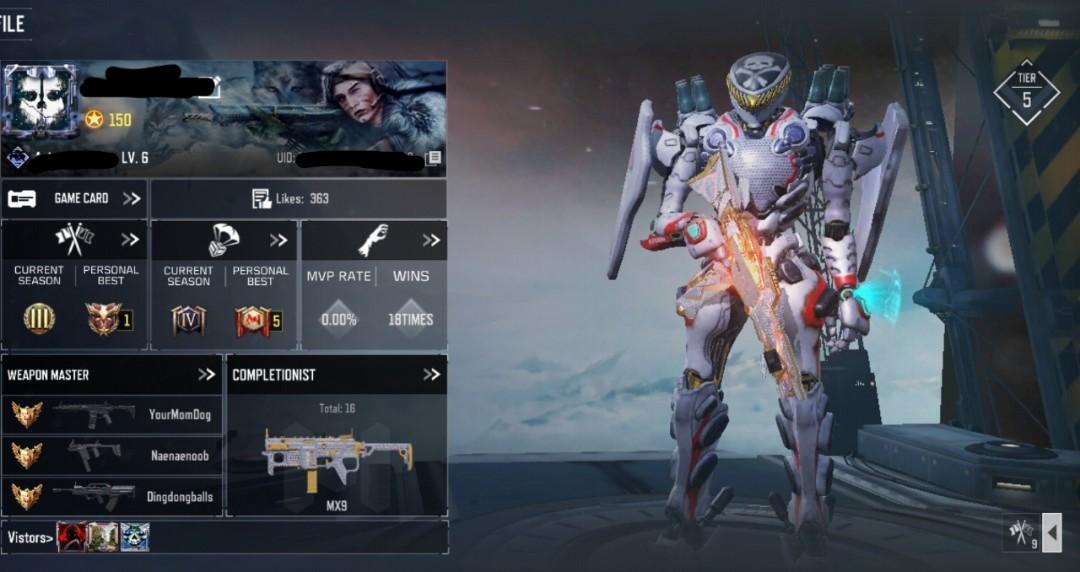View the red visitor avatar

pos(71,537)
